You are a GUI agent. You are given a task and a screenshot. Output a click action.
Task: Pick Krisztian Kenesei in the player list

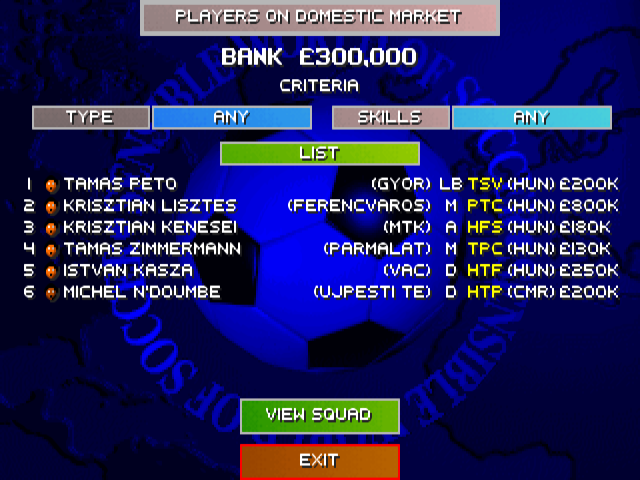[150, 227]
